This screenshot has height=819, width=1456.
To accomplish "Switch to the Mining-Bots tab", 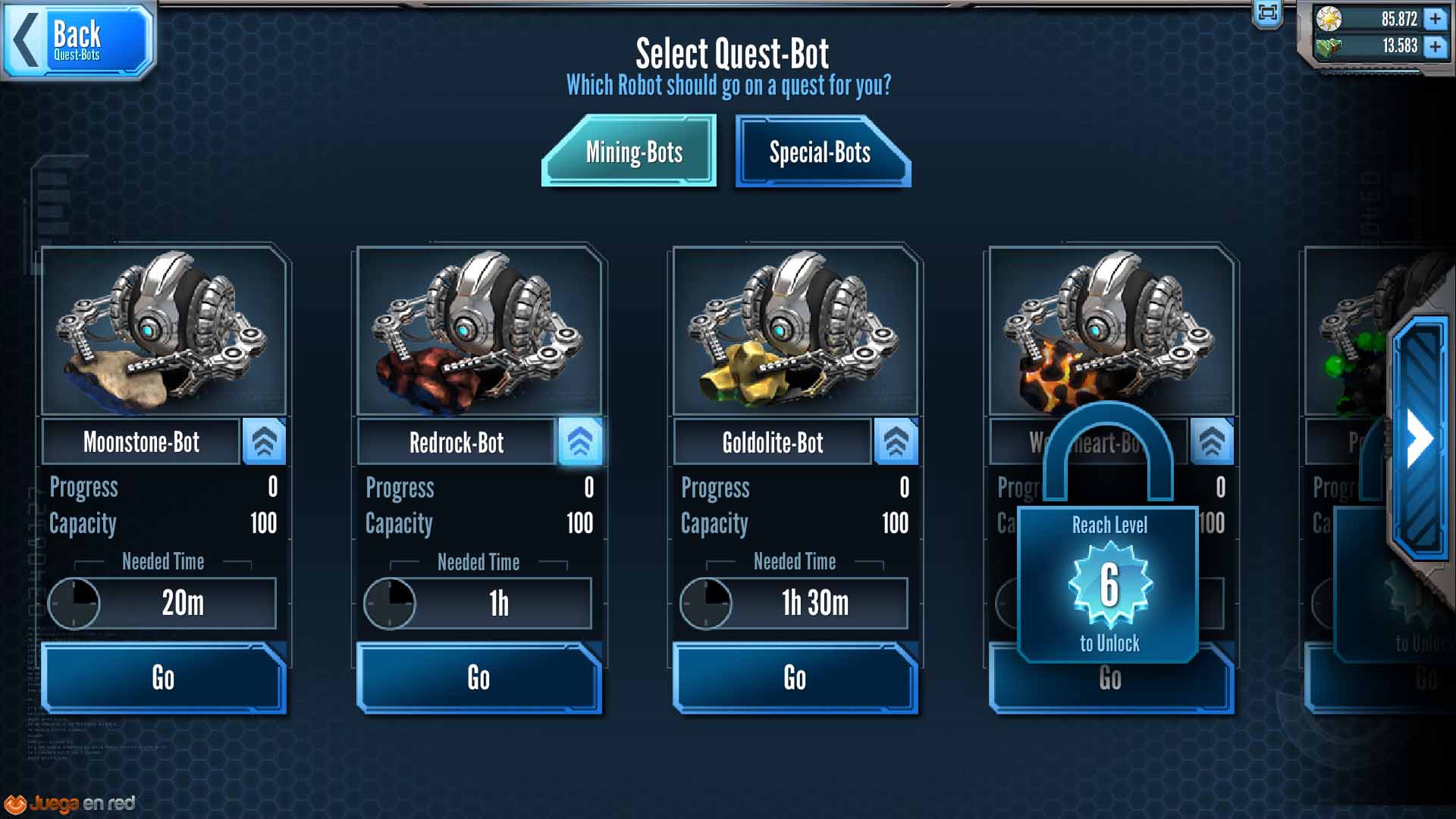I will point(631,152).
